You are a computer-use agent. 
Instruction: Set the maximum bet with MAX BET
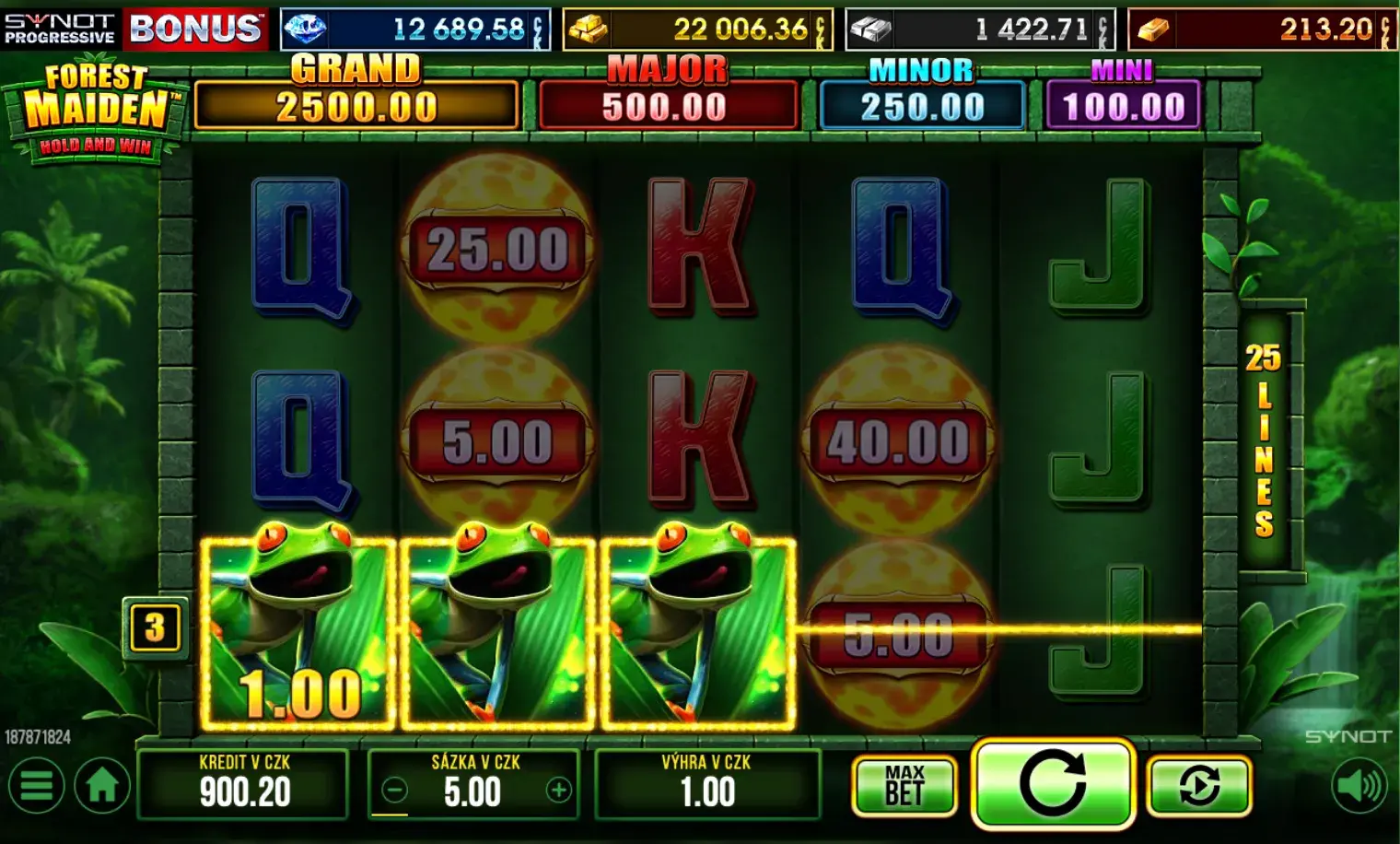click(904, 786)
